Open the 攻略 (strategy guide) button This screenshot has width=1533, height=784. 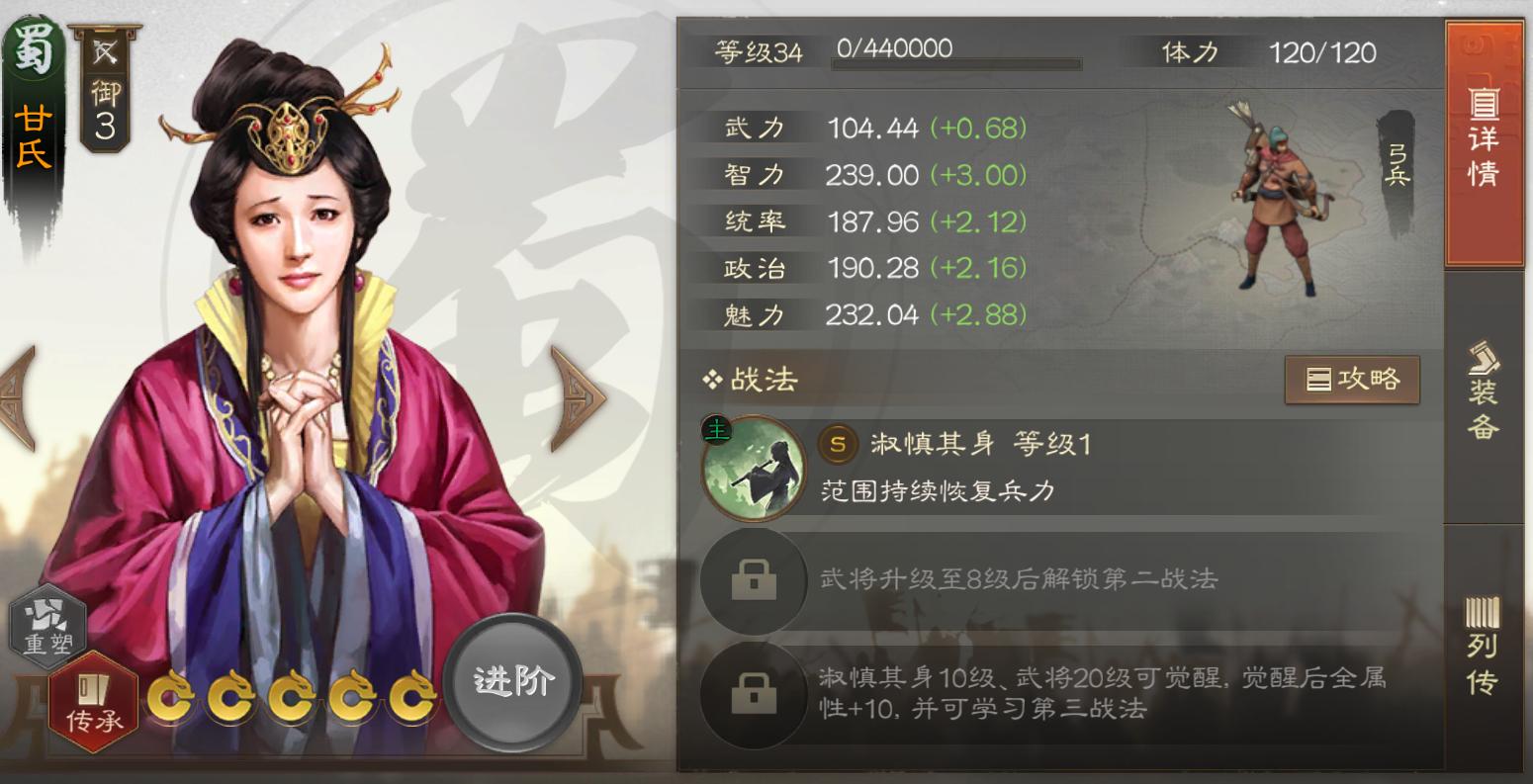coord(1353,379)
